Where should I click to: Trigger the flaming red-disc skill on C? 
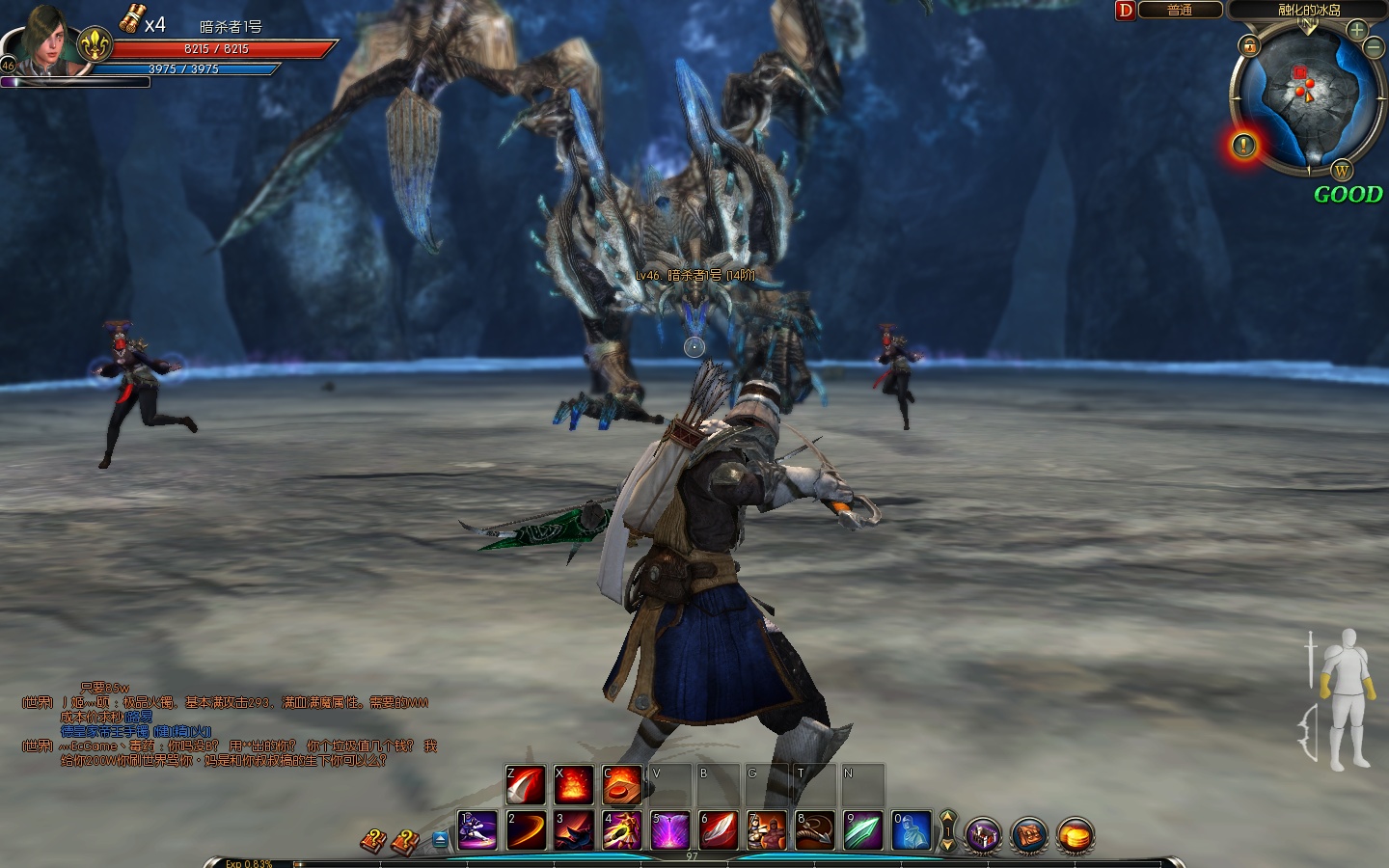tap(621, 785)
